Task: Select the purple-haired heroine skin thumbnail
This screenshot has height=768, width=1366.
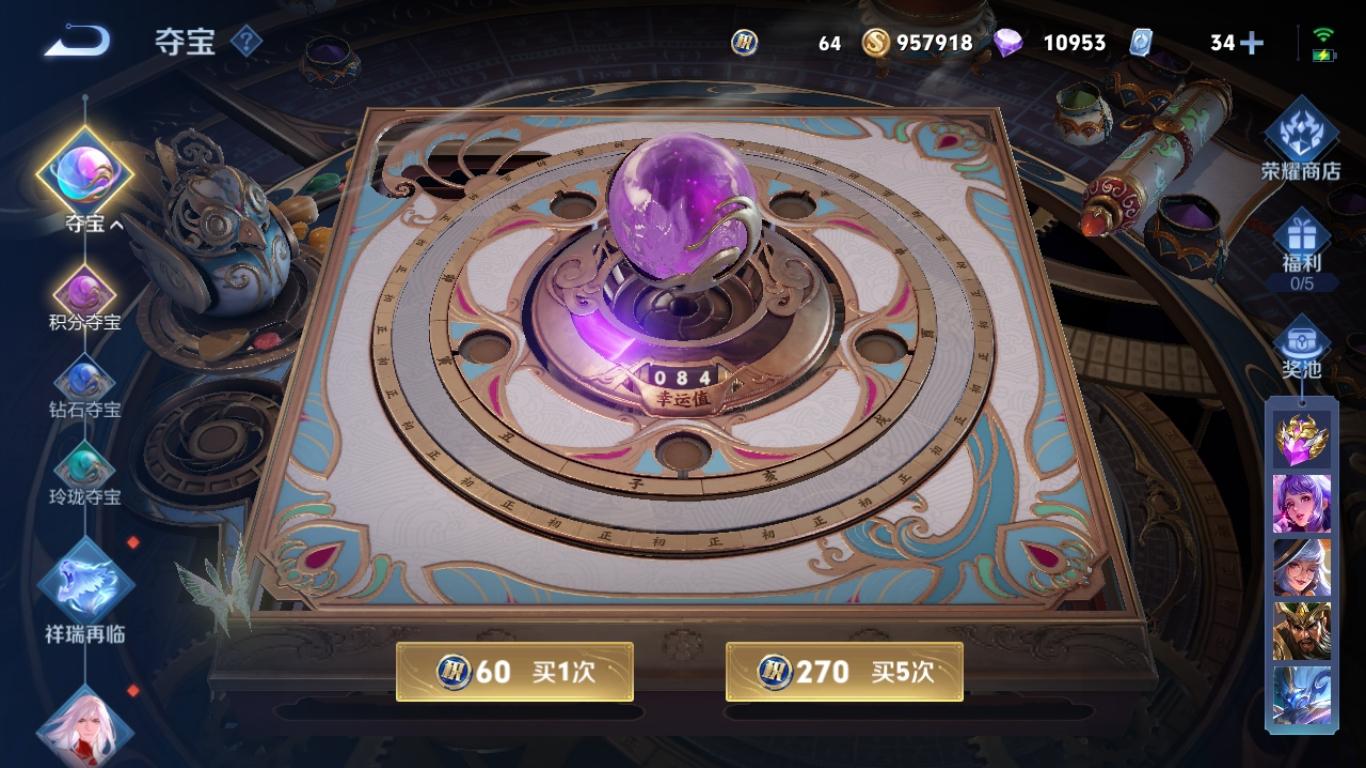Action: tap(1301, 503)
